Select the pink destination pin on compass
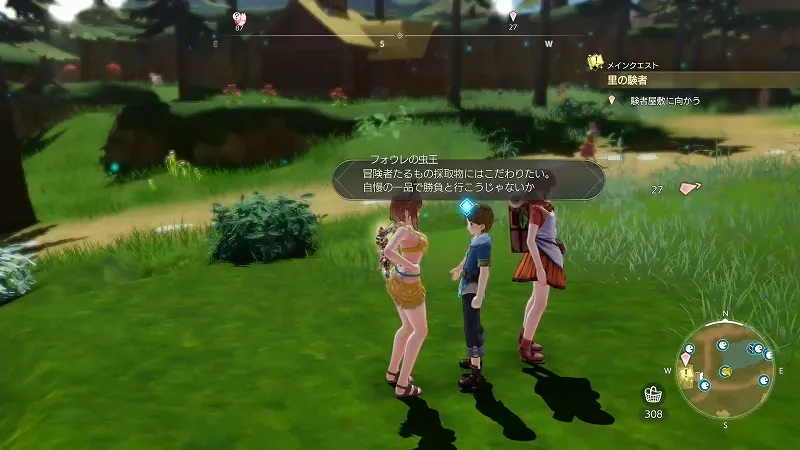 (x=513, y=17)
